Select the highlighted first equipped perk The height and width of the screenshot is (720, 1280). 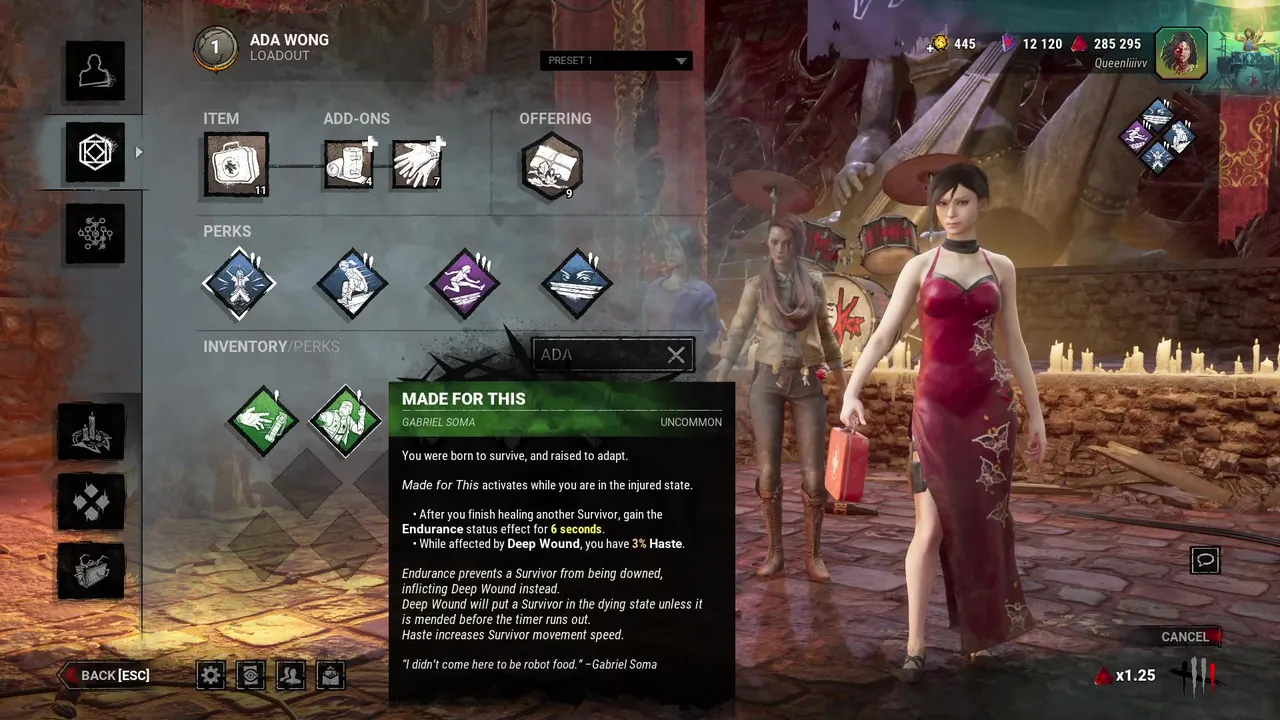[239, 283]
